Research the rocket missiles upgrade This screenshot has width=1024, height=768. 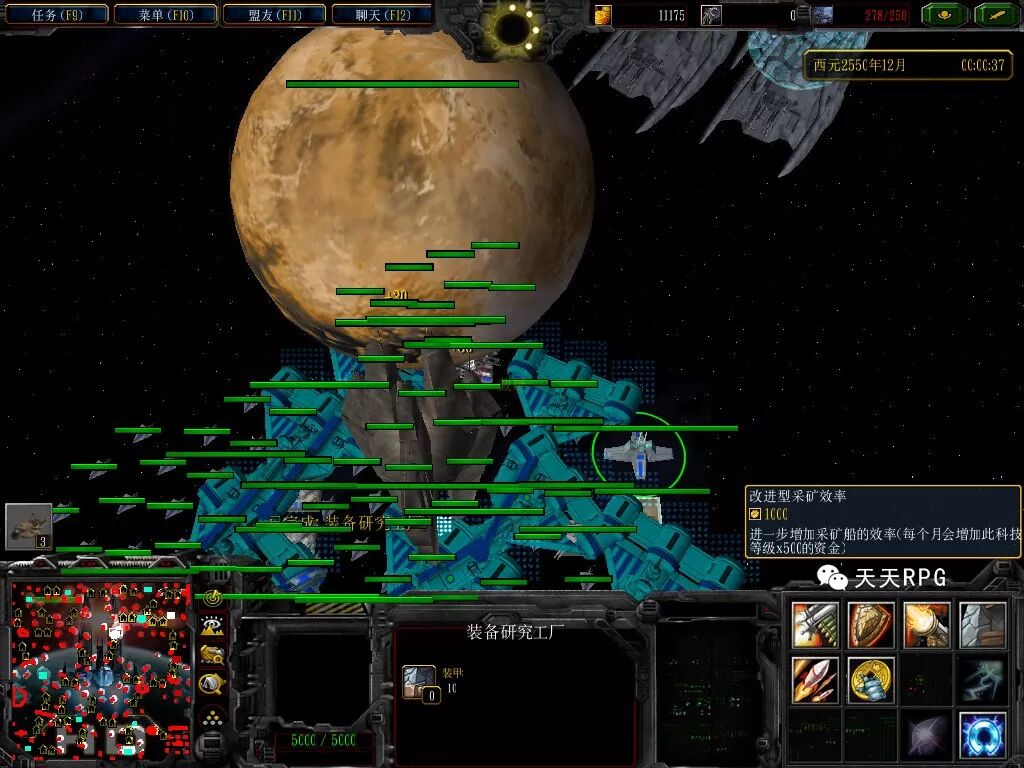pos(816,680)
